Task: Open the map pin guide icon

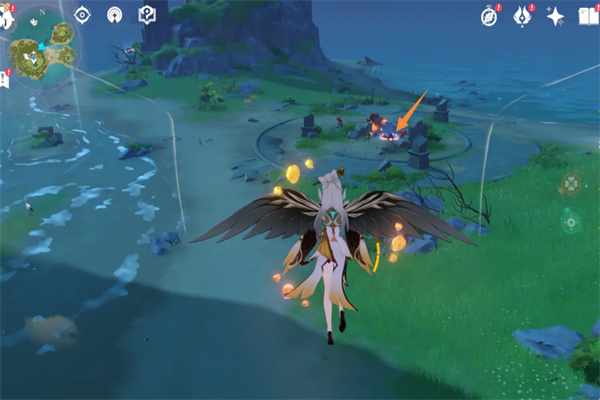Action: 147,14
